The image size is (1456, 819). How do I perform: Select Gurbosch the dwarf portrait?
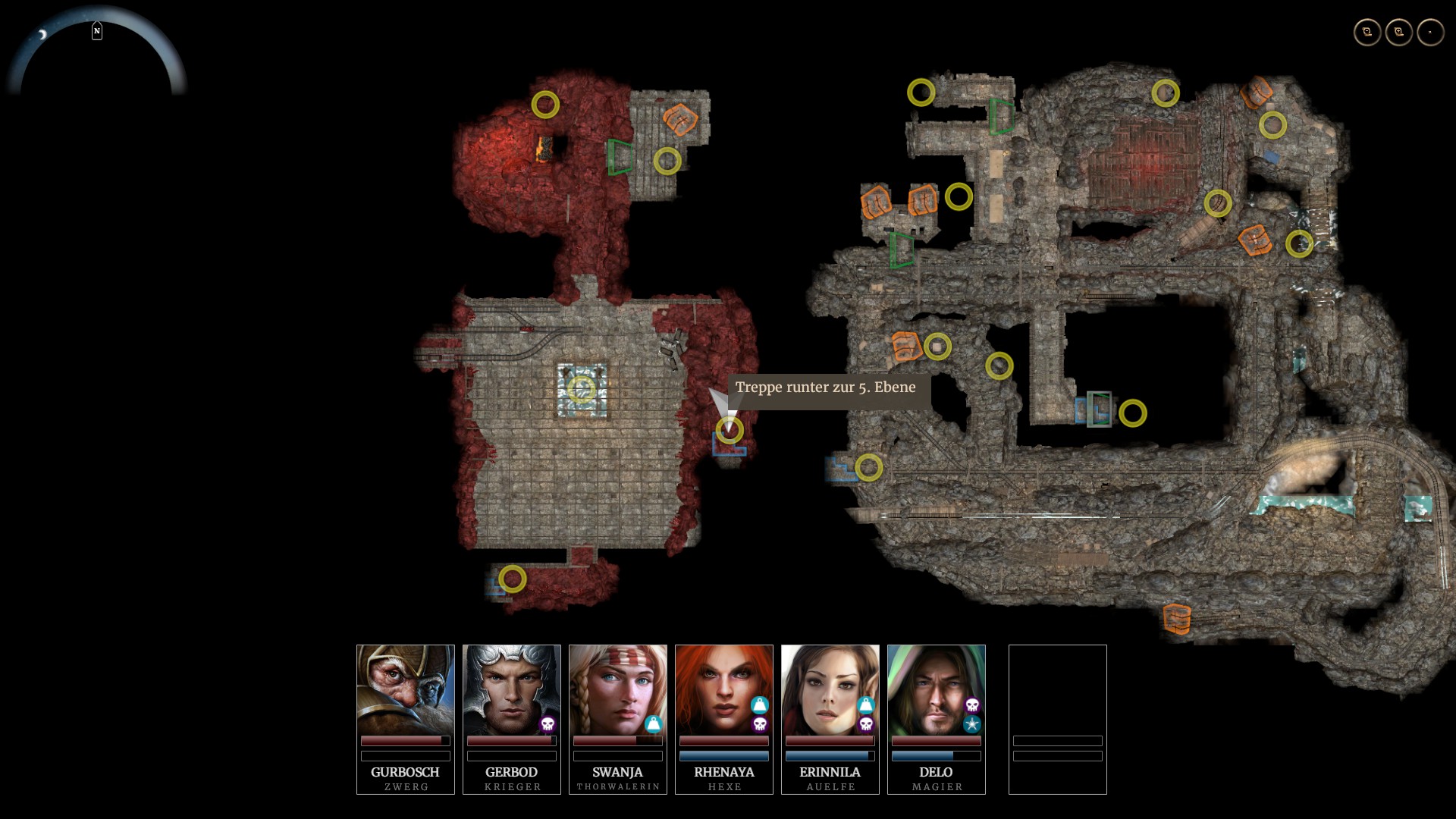click(x=406, y=689)
